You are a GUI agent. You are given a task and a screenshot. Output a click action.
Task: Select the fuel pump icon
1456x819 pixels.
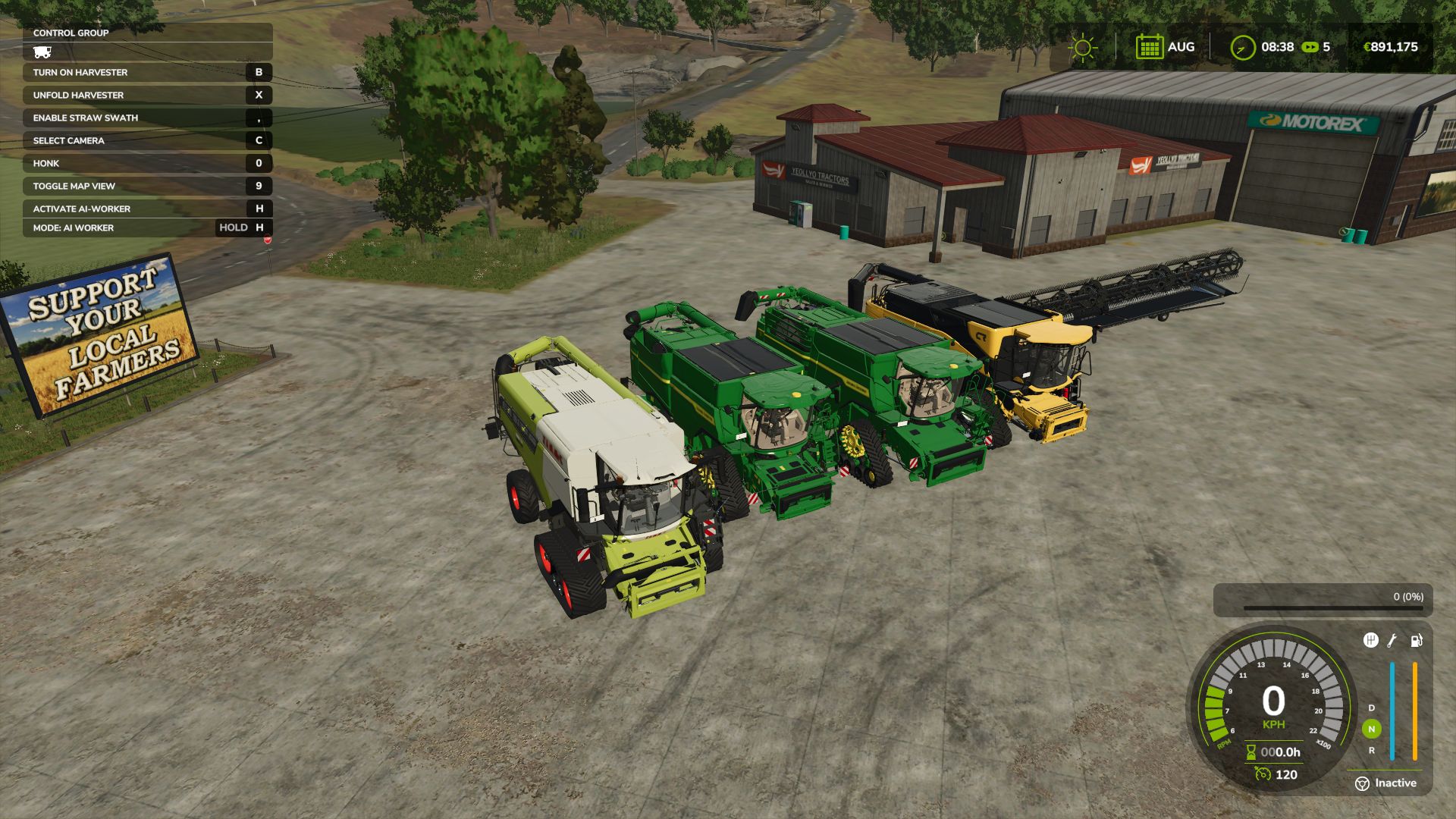(x=1416, y=641)
